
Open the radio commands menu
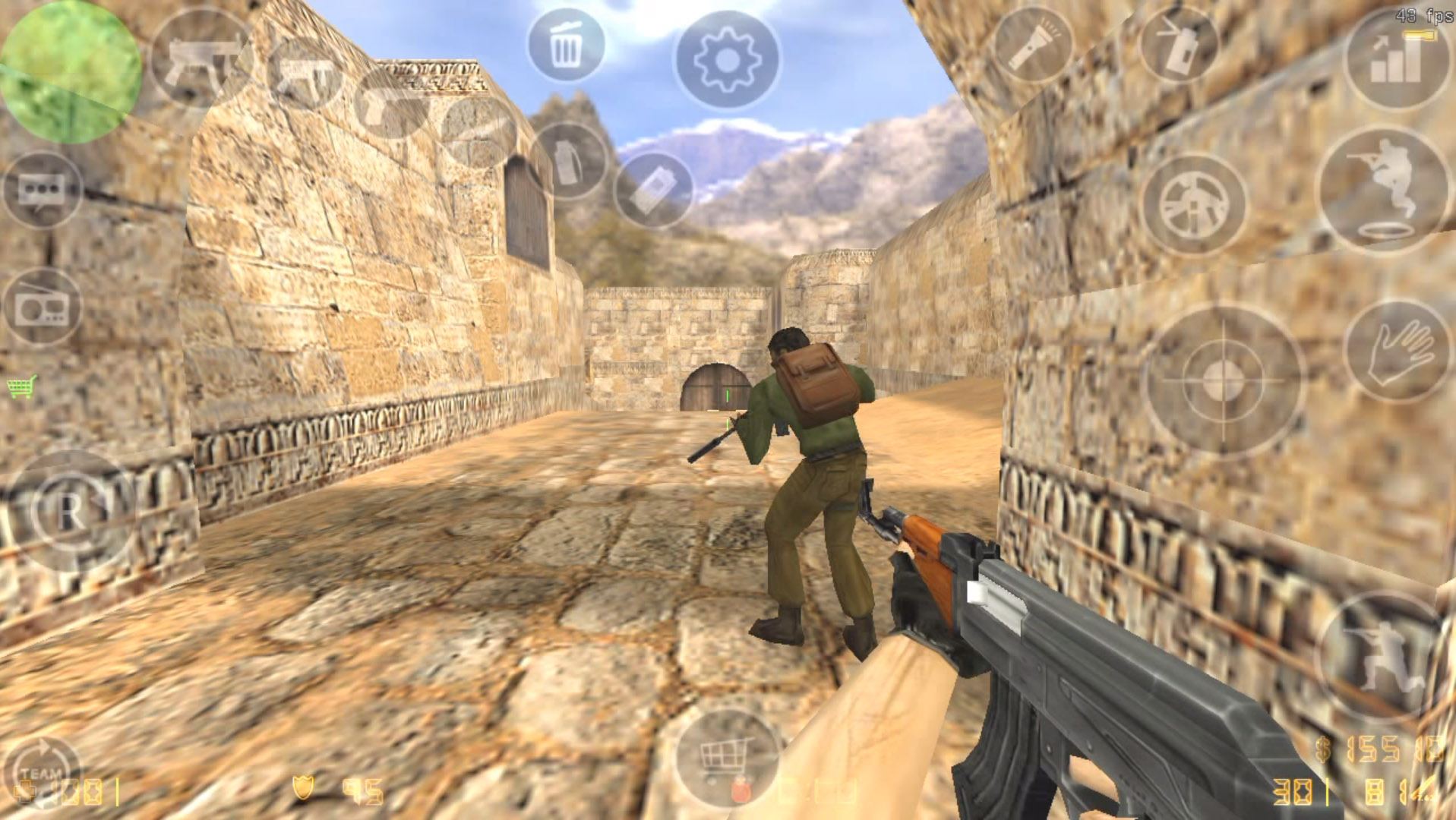tap(42, 304)
